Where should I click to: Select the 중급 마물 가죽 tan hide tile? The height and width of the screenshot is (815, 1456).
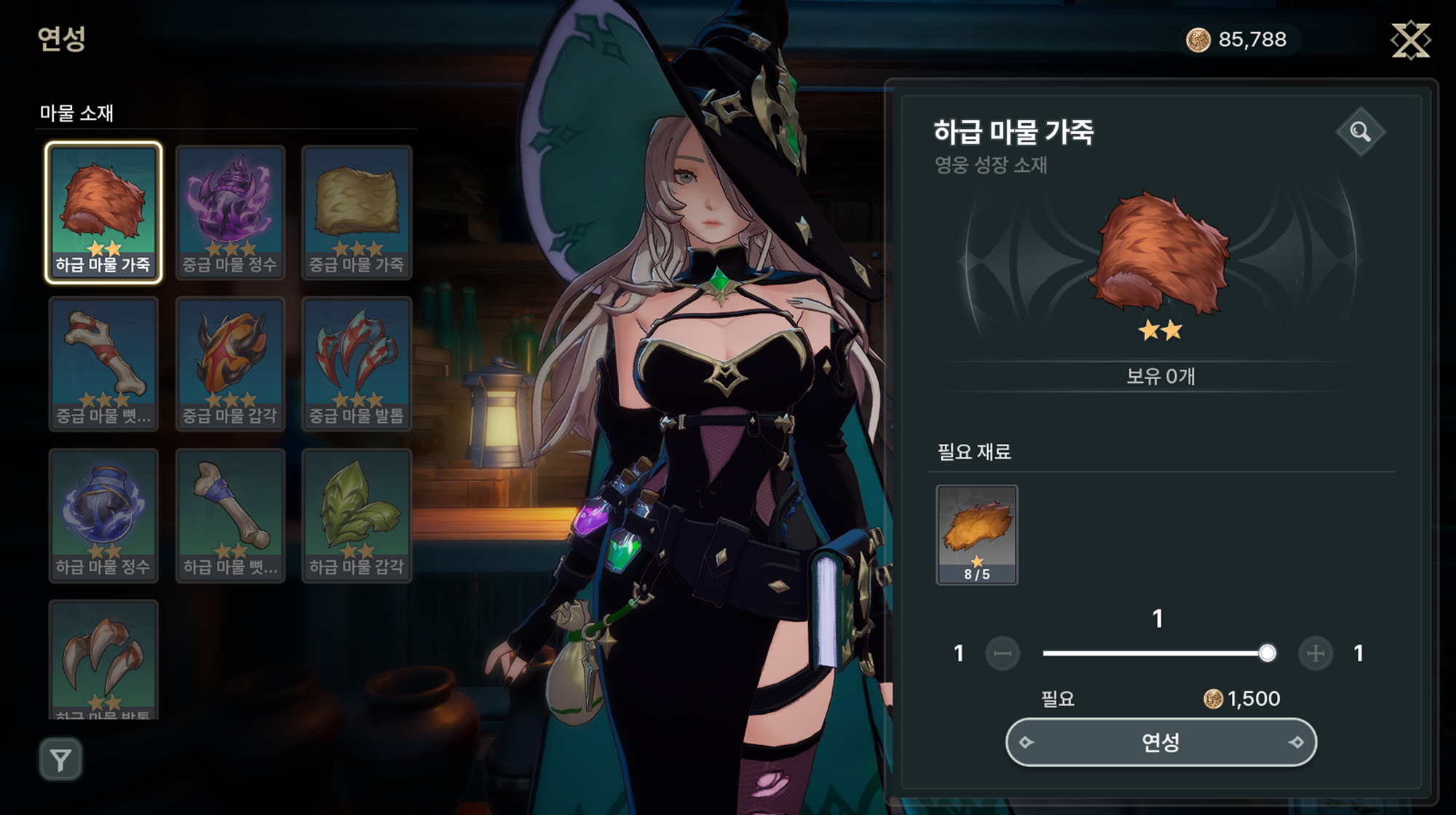pos(357,212)
